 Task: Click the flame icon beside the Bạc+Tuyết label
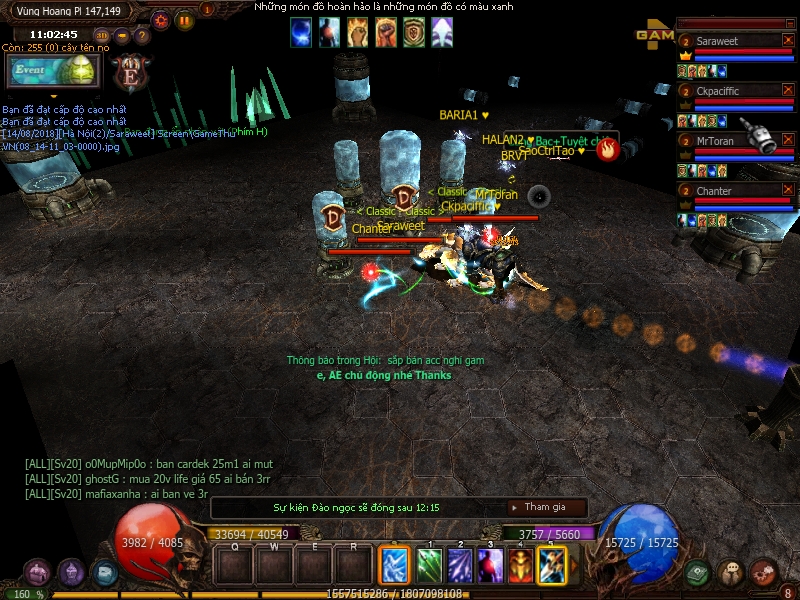click(605, 149)
